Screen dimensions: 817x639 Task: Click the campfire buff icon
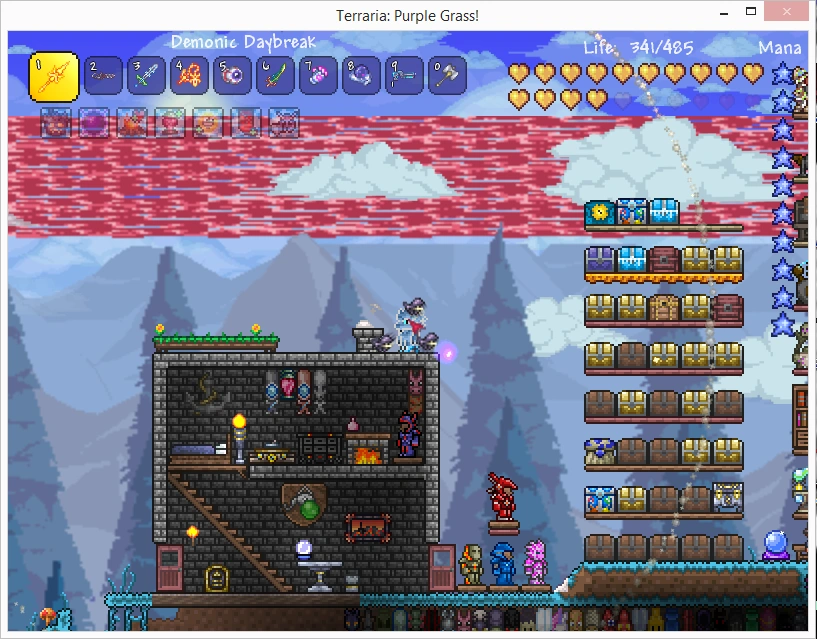point(131,122)
